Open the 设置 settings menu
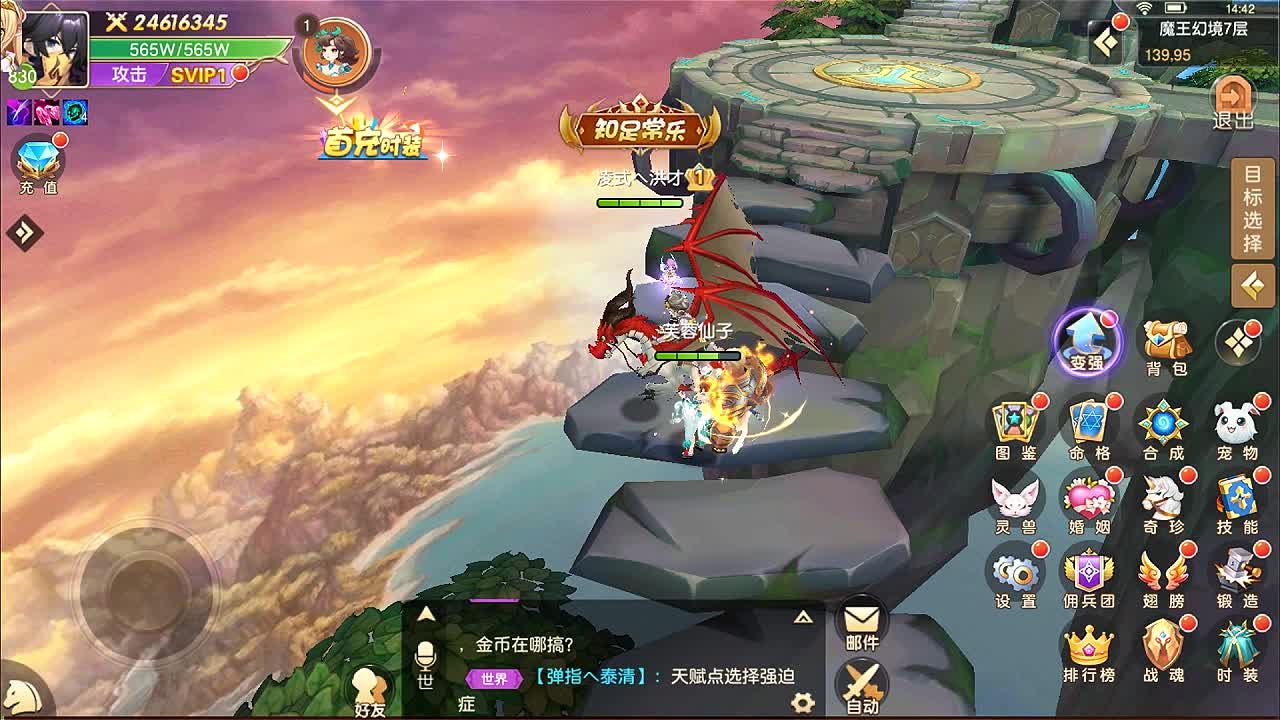 click(x=1016, y=577)
